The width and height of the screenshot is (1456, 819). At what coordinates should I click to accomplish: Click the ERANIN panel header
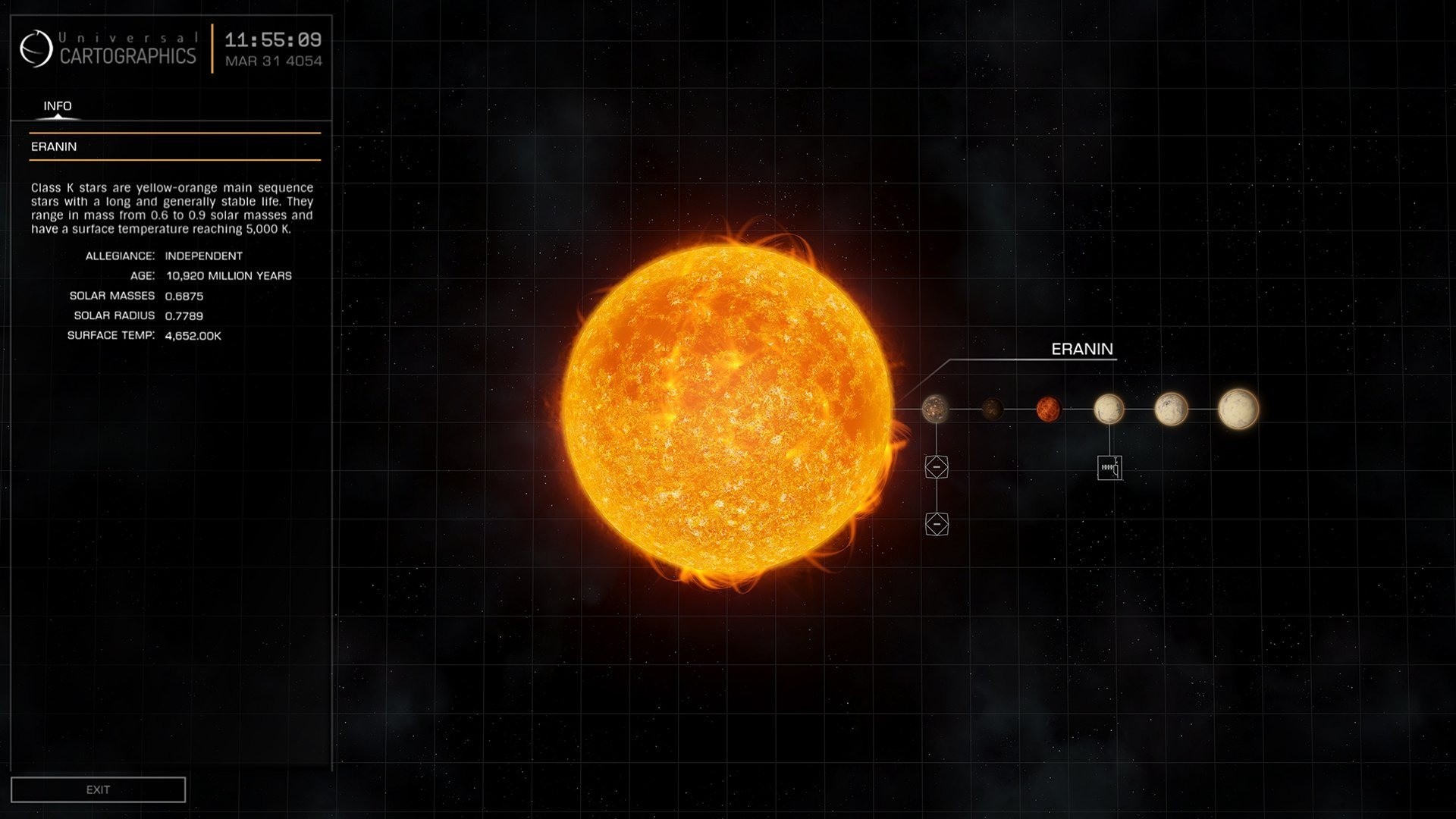[x=53, y=146]
